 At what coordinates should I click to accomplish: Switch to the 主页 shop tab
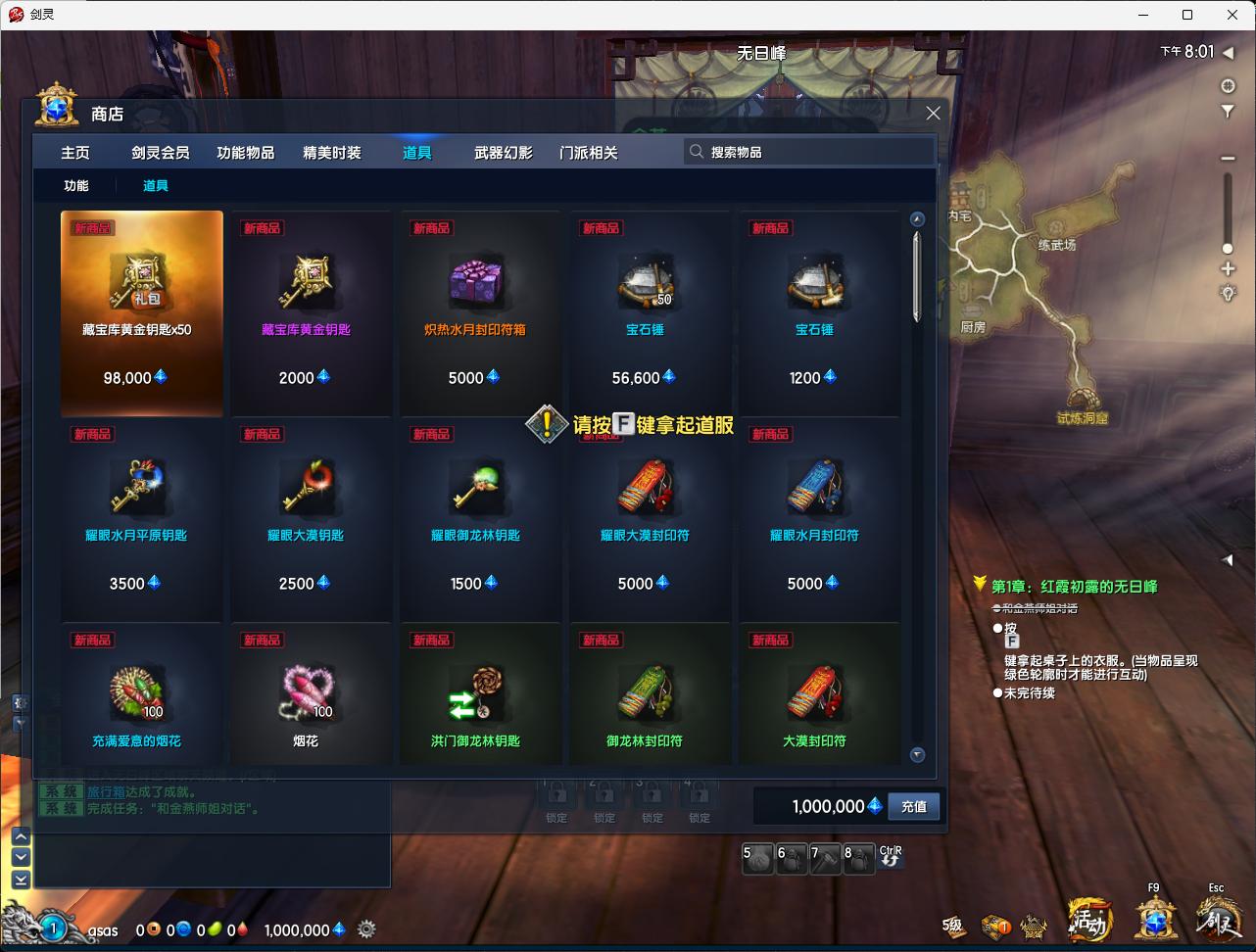click(x=75, y=153)
